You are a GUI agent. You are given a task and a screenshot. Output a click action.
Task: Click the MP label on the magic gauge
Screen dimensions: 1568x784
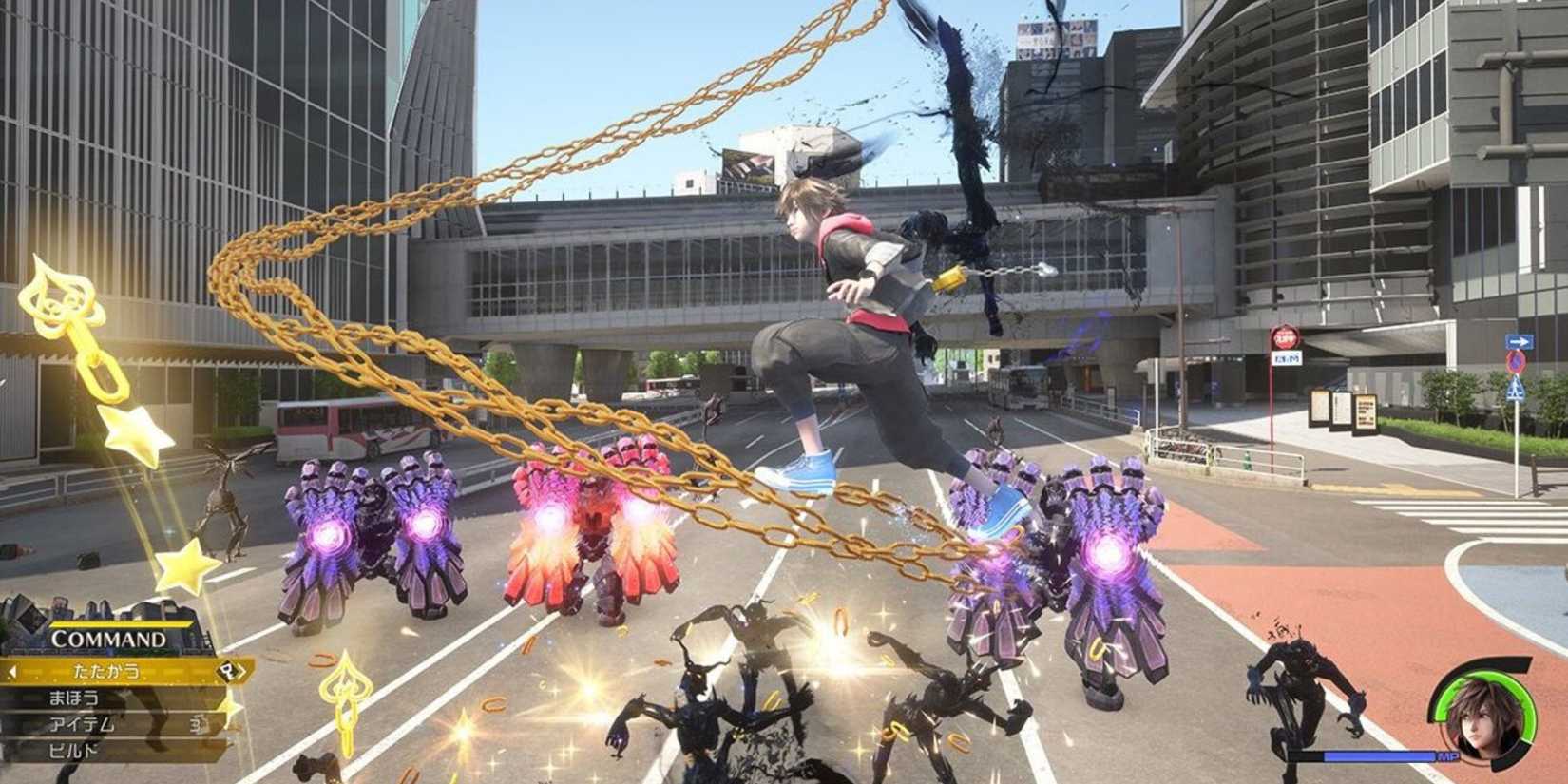click(x=1449, y=756)
